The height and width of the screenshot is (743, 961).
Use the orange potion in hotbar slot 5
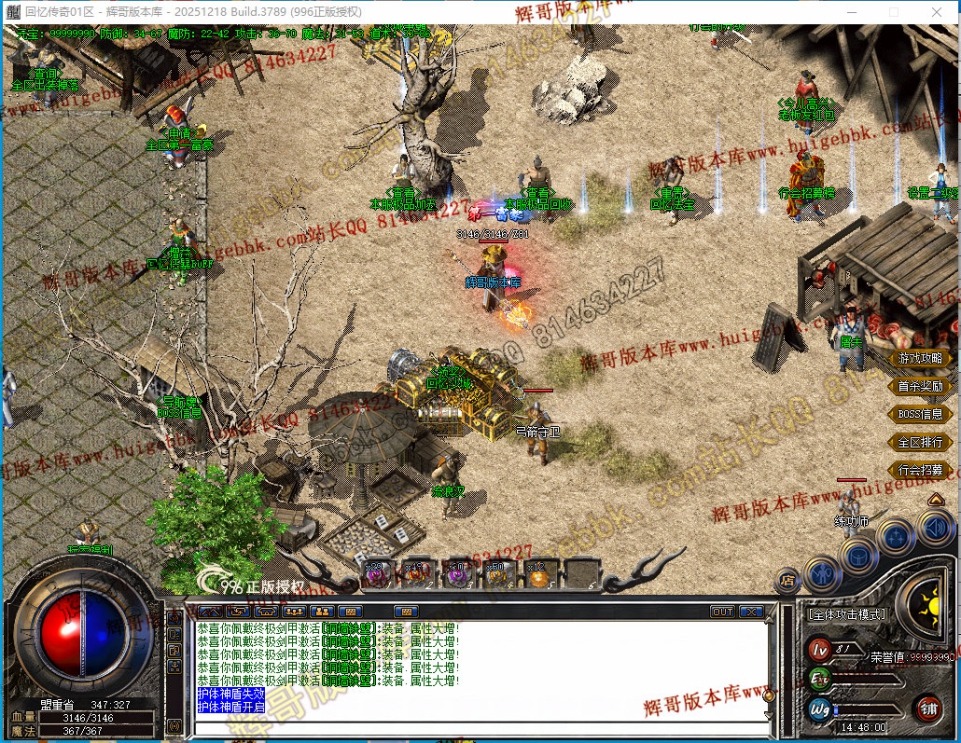537,573
